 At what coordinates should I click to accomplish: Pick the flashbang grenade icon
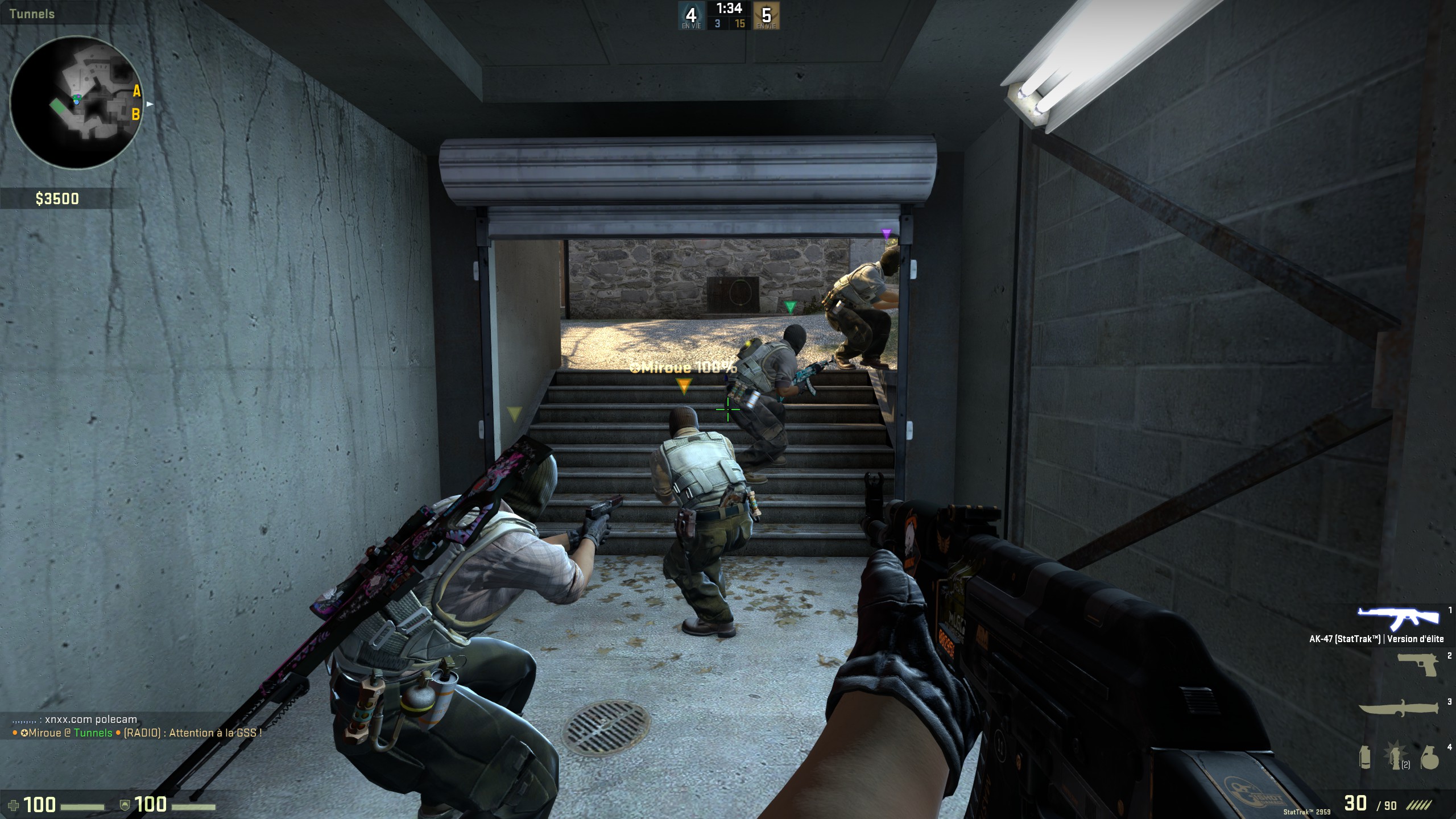1397,757
